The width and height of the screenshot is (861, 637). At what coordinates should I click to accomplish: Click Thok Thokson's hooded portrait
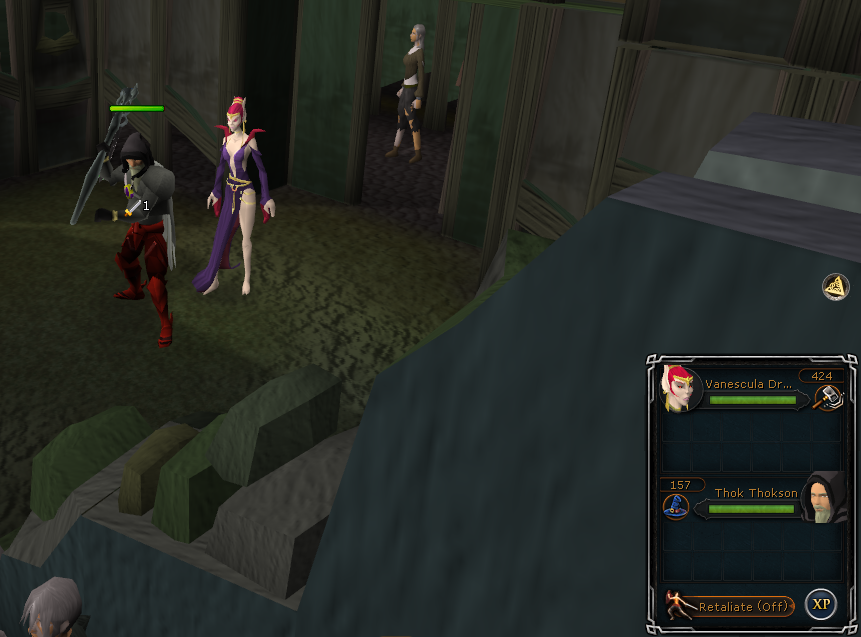[x=824, y=497]
